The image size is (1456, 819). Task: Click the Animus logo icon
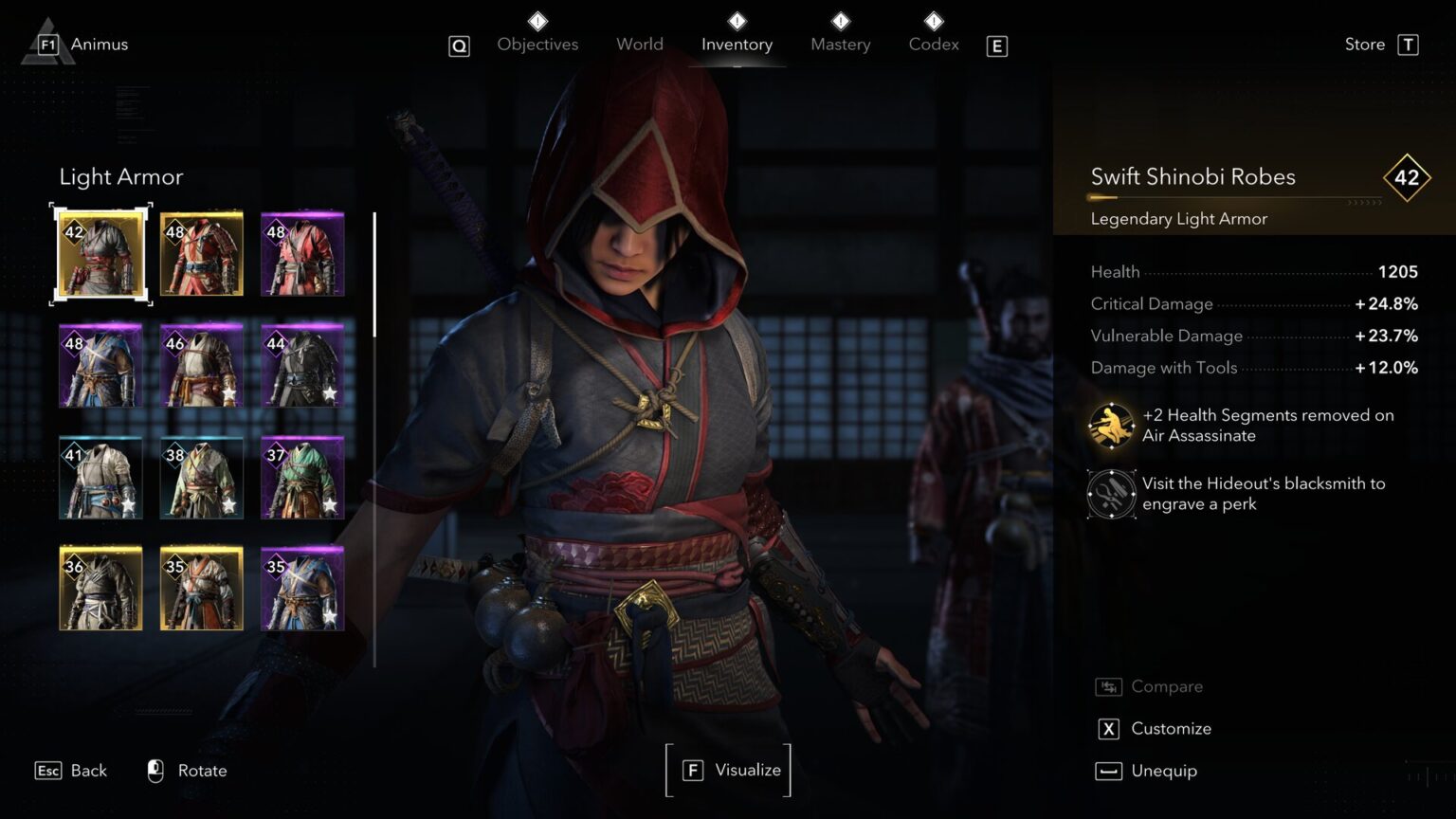pyautogui.click(x=45, y=42)
